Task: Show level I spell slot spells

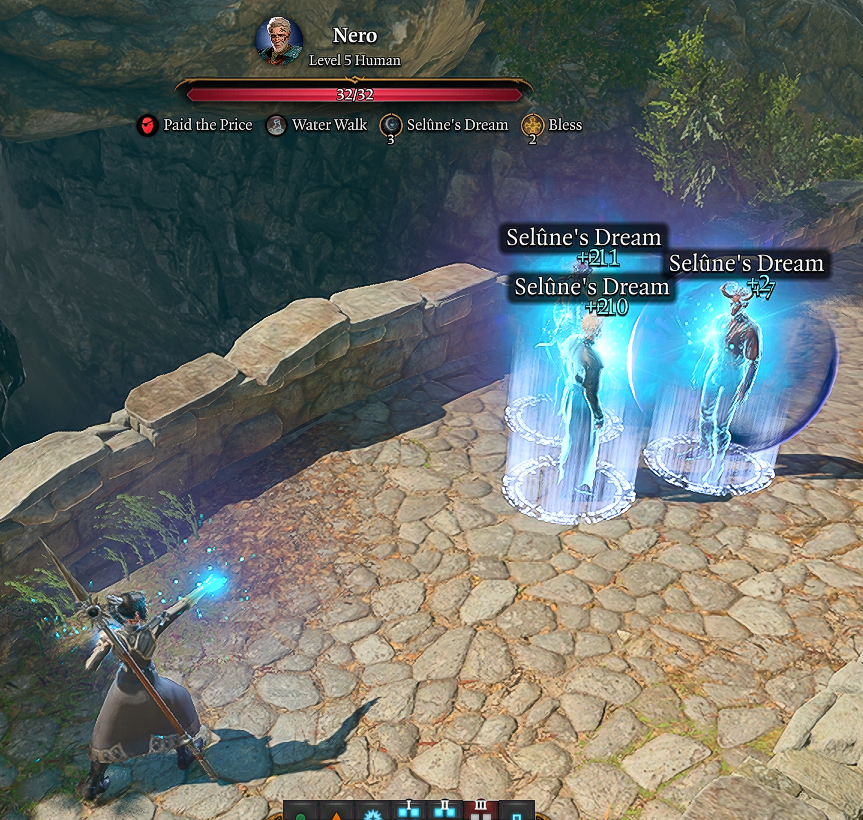Action: [x=408, y=811]
